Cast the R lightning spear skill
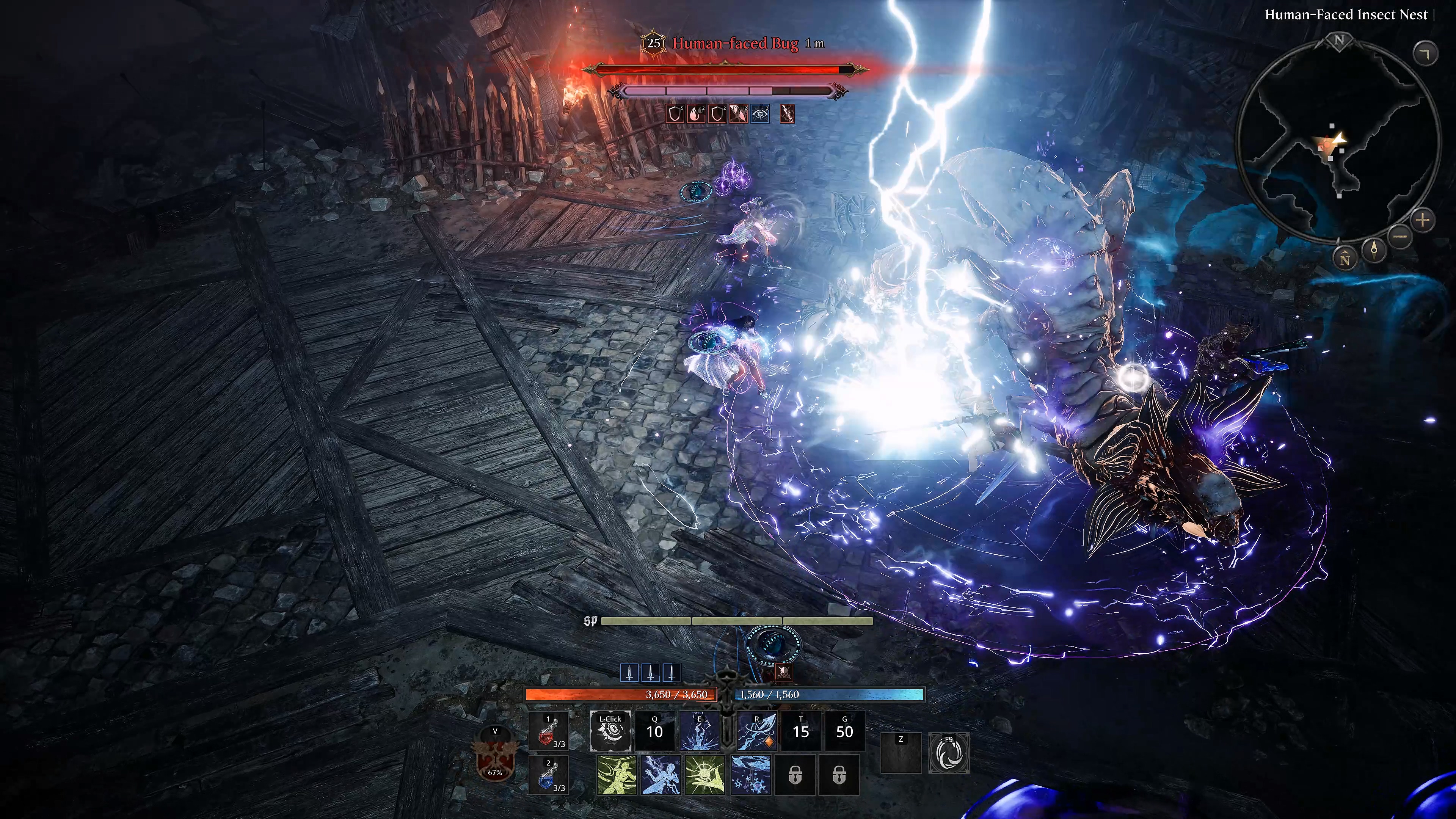Image resolution: width=1456 pixels, height=819 pixels. pyautogui.click(x=757, y=731)
